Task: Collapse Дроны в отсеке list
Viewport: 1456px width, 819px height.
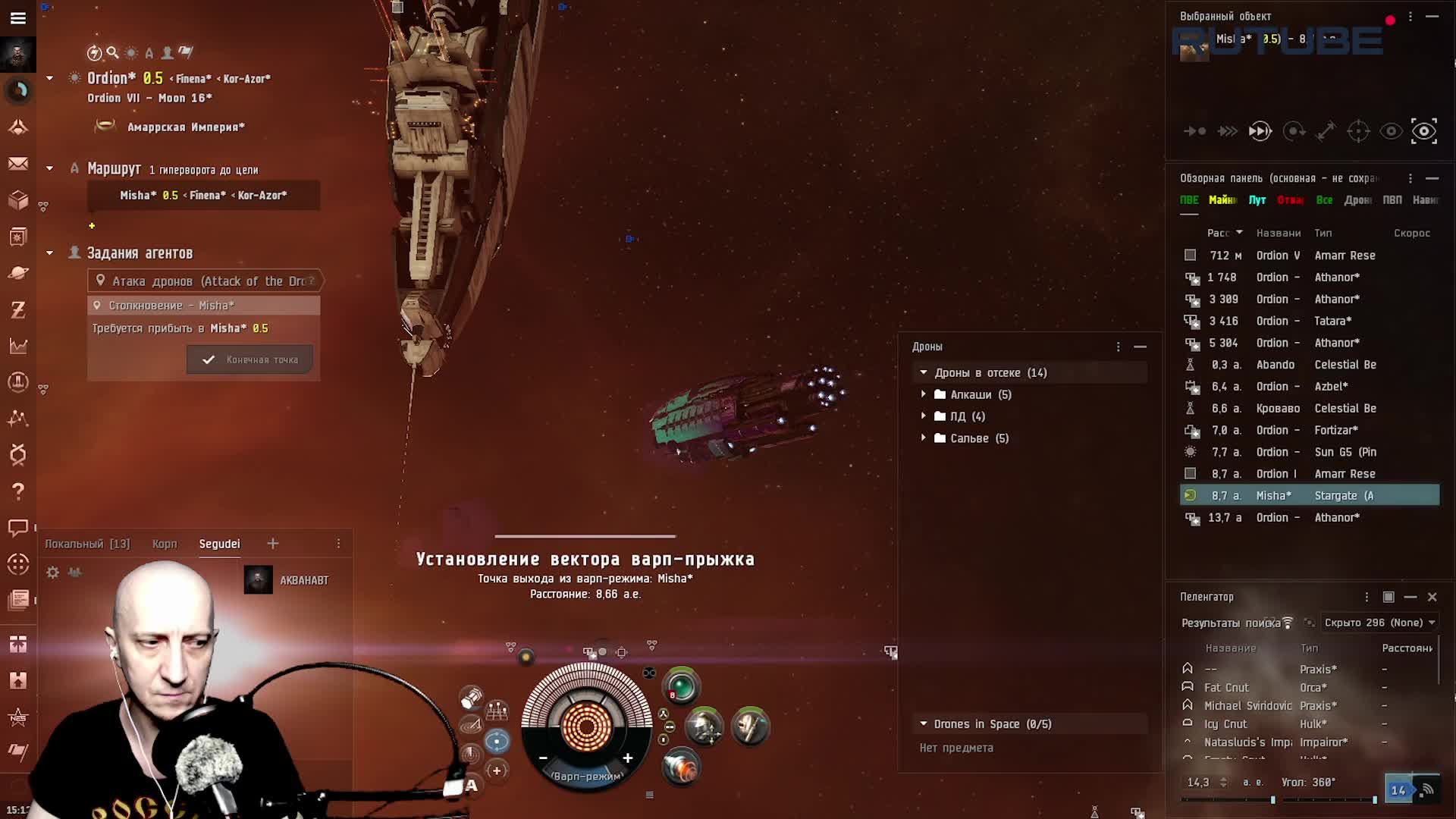Action: (924, 372)
